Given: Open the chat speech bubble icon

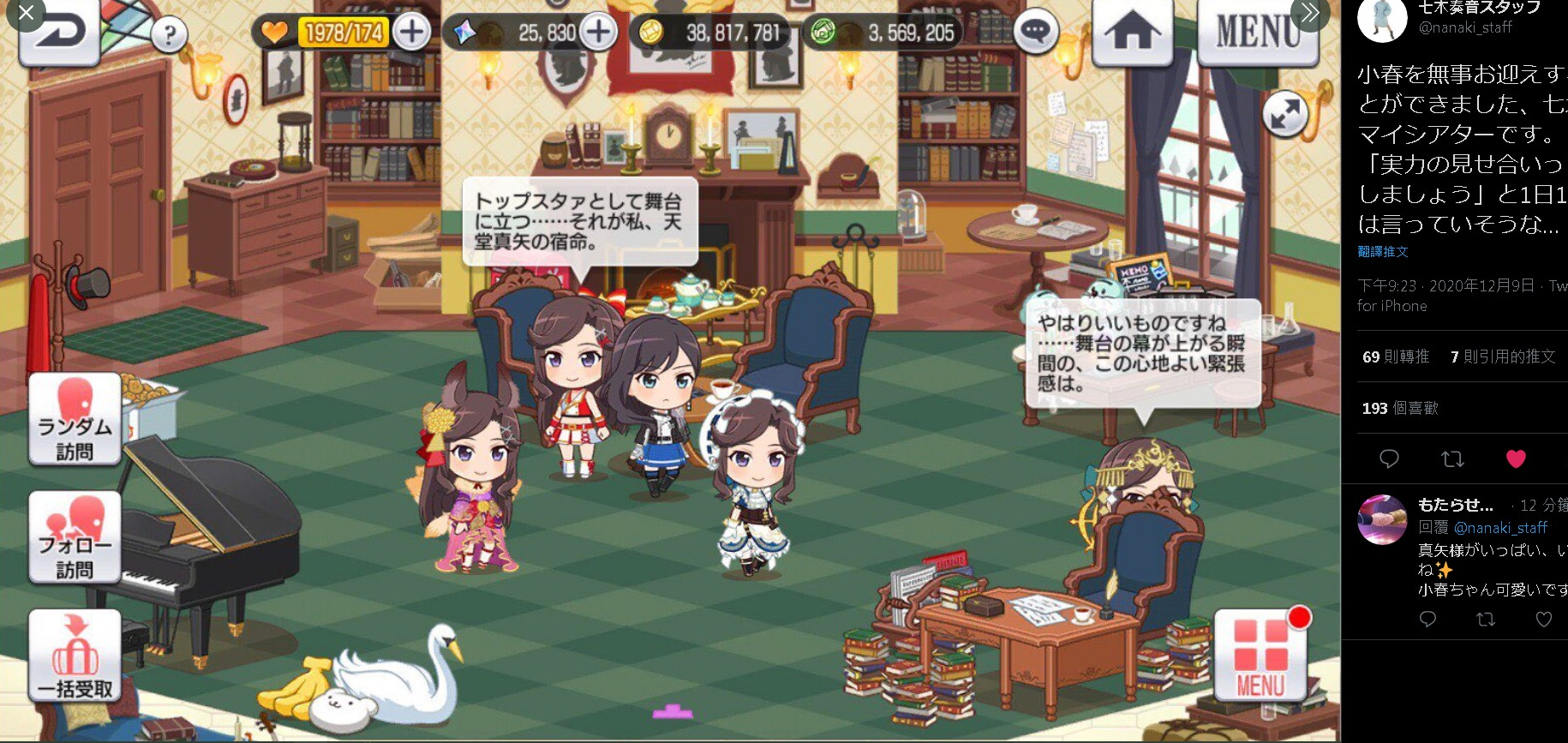Looking at the screenshot, I should [1035, 33].
